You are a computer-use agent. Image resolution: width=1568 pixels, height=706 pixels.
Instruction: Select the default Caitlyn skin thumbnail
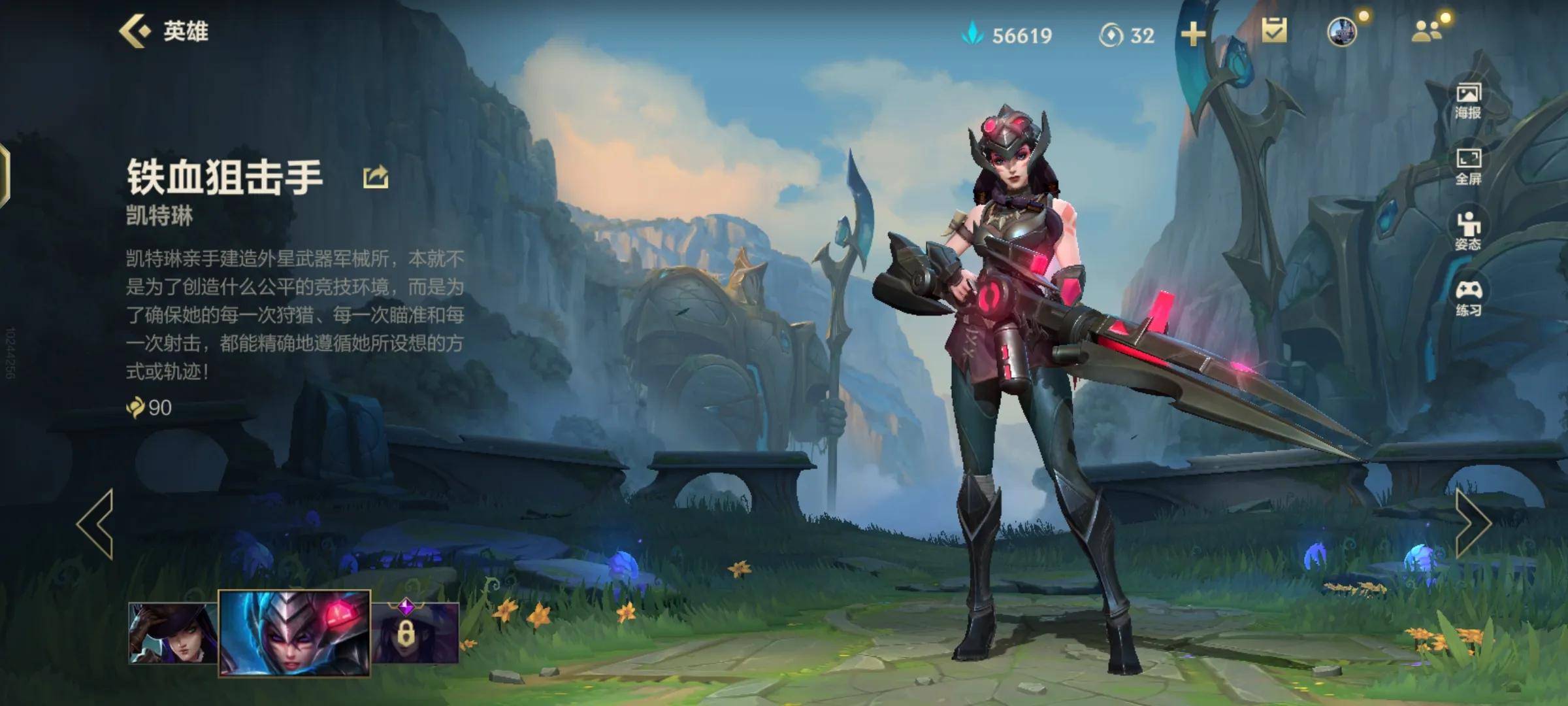172,633
